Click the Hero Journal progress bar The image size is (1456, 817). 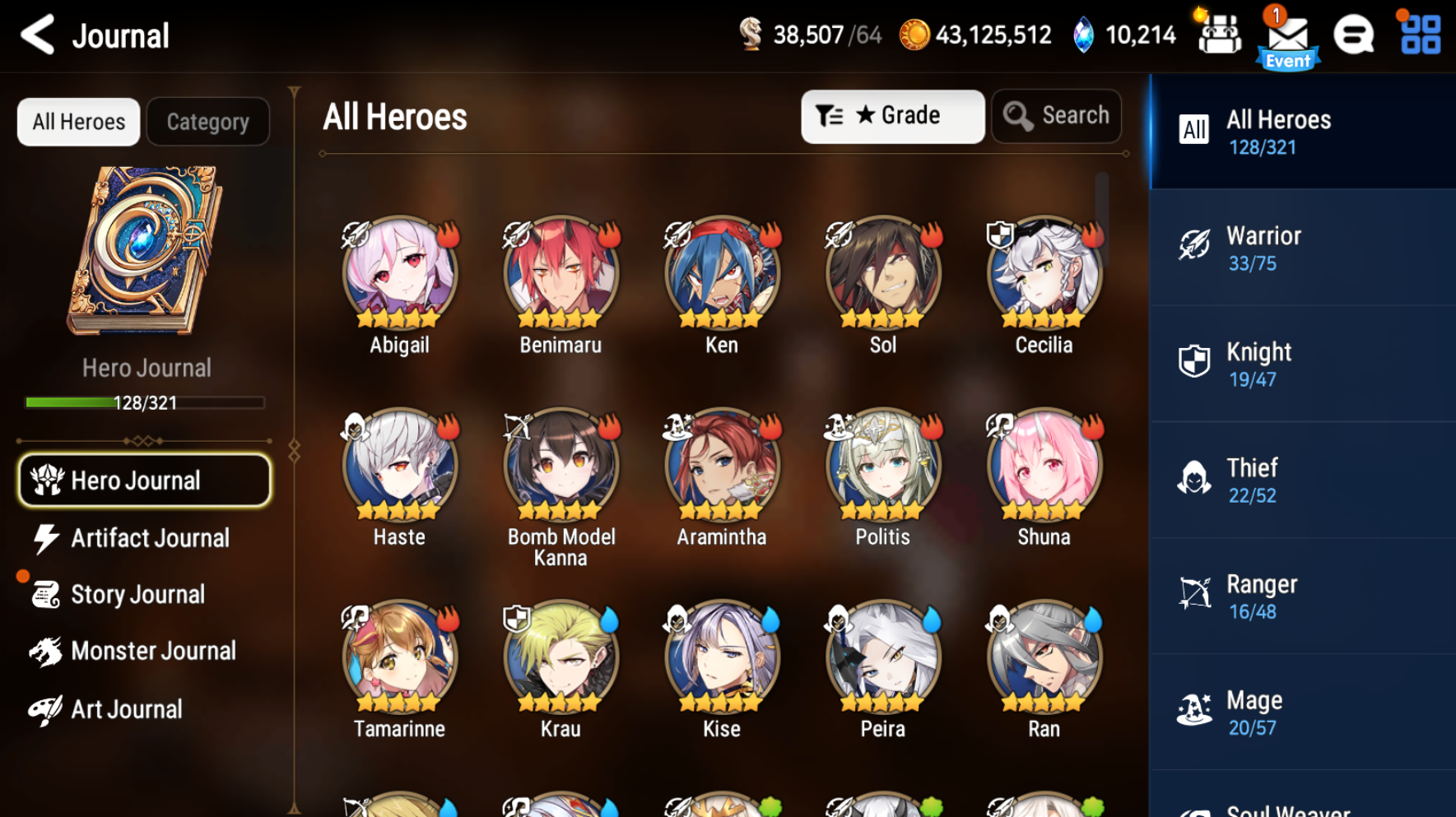pyautogui.click(x=145, y=402)
